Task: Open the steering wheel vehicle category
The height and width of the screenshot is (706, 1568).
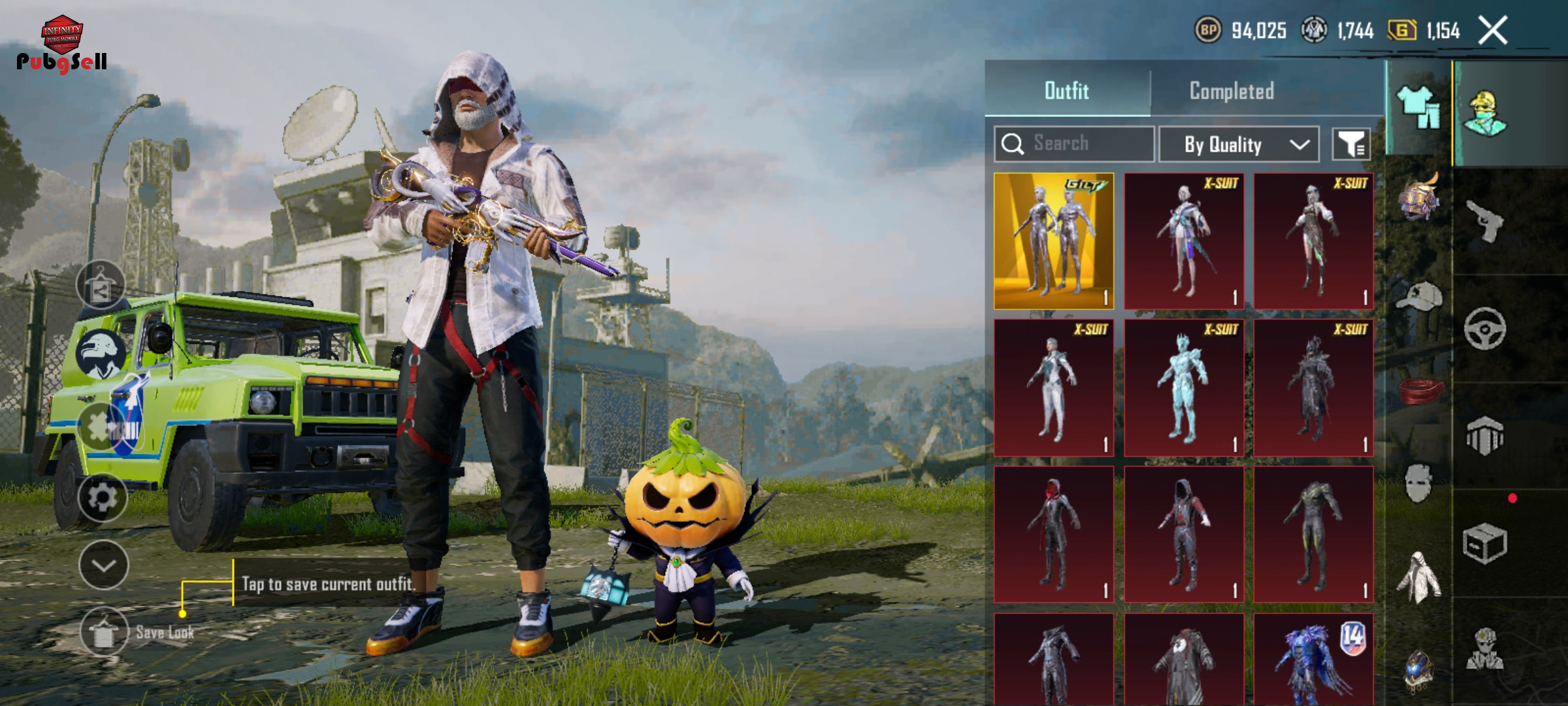Action: tap(1484, 328)
